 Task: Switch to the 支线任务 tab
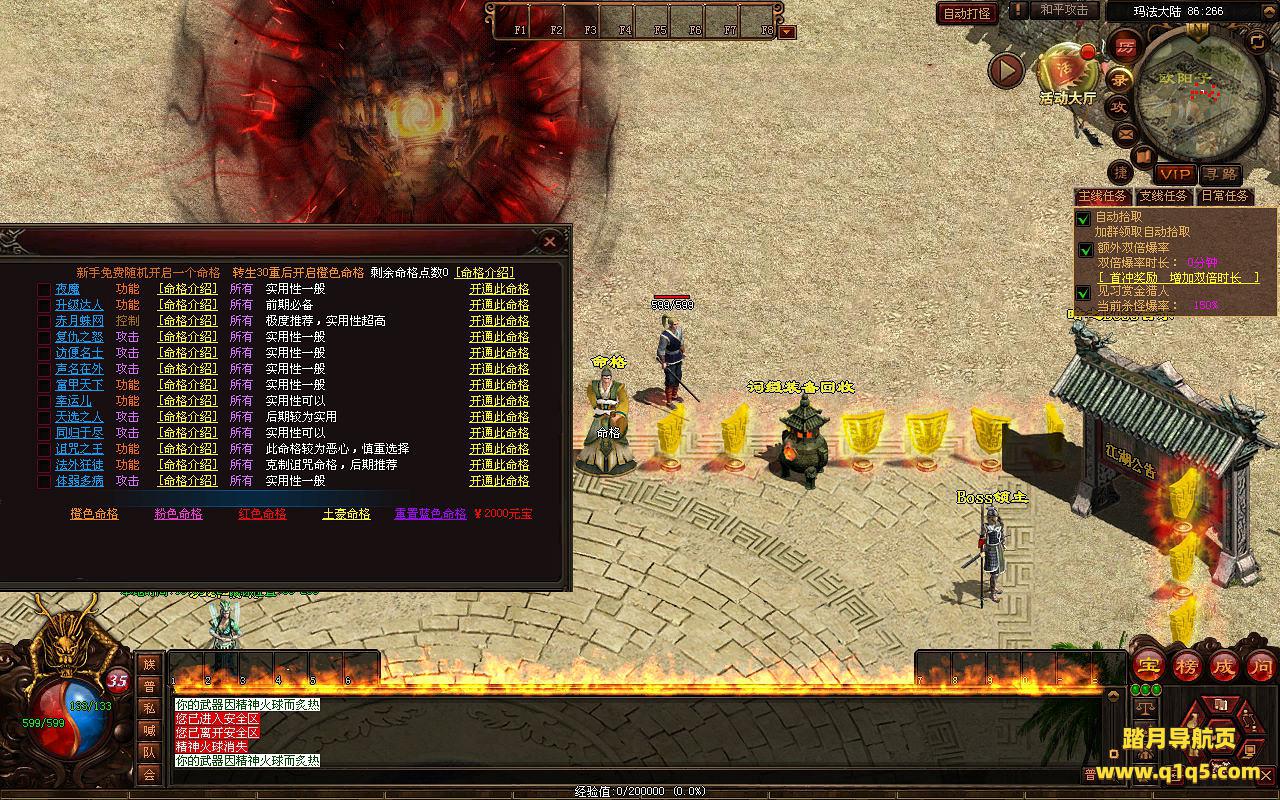click(x=1164, y=197)
